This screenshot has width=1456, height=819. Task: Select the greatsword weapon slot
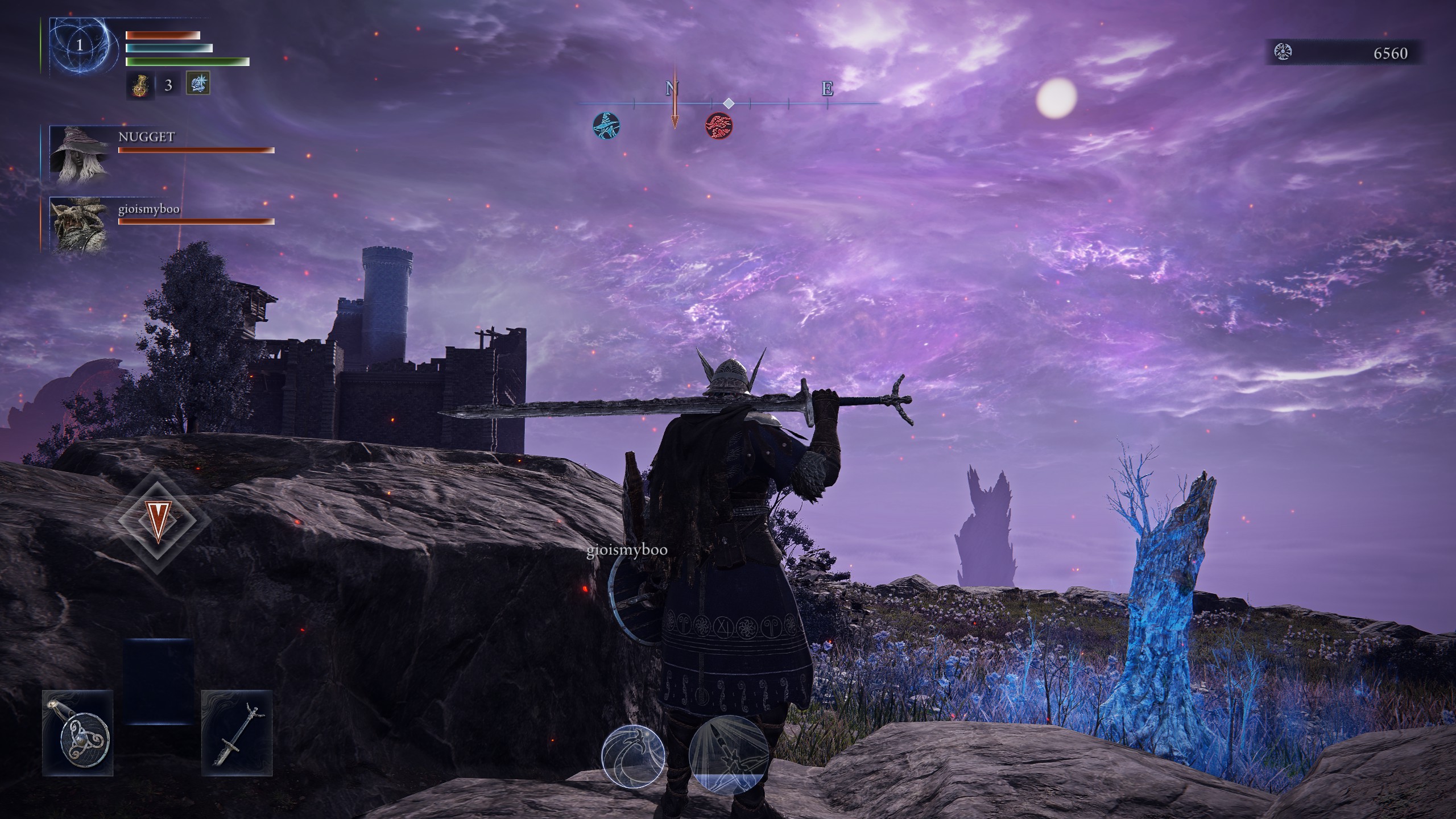[x=237, y=734]
